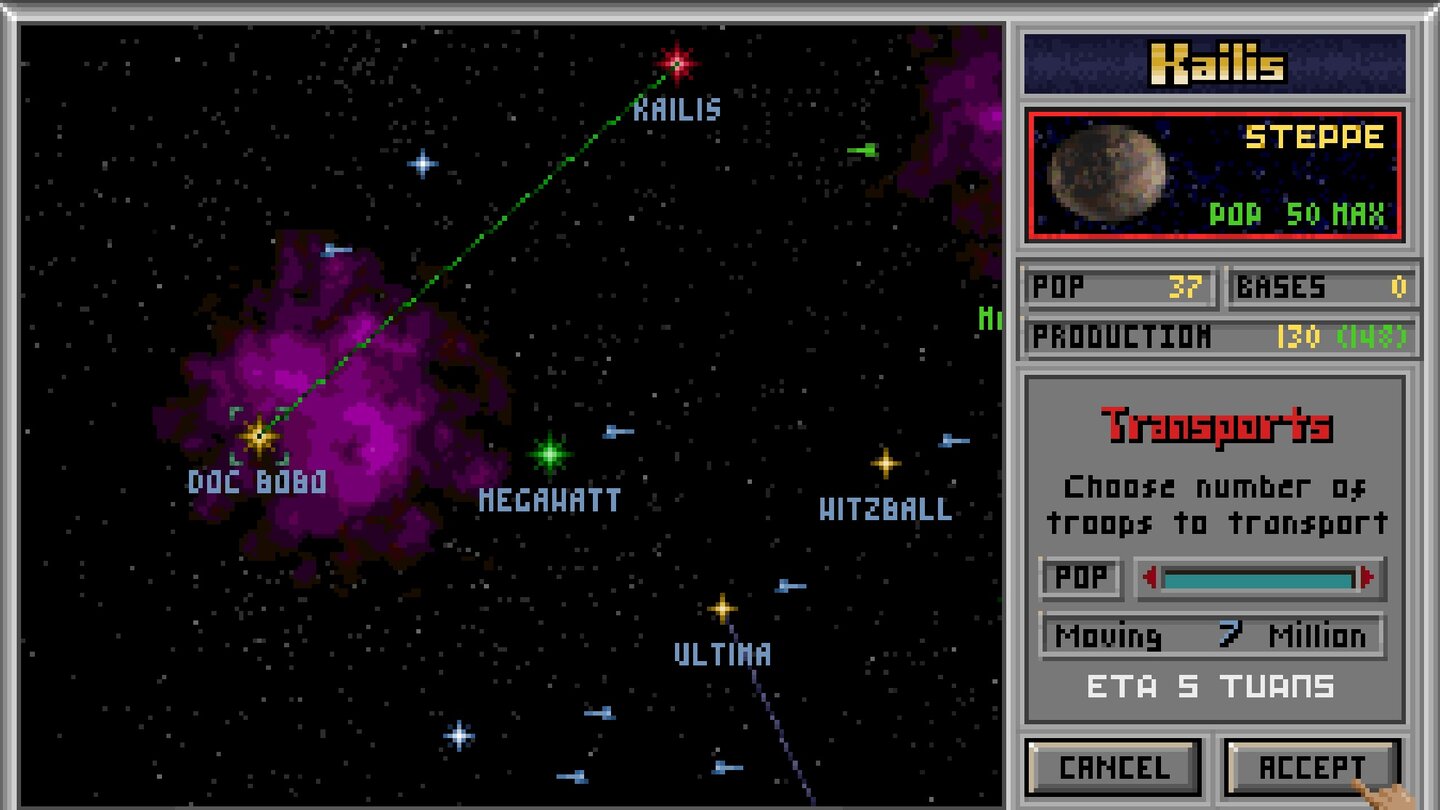The image size is (1440, 810).
Task: Select the red star Kailis on the map
Action: pyautogui.click(x=676, y=62)
